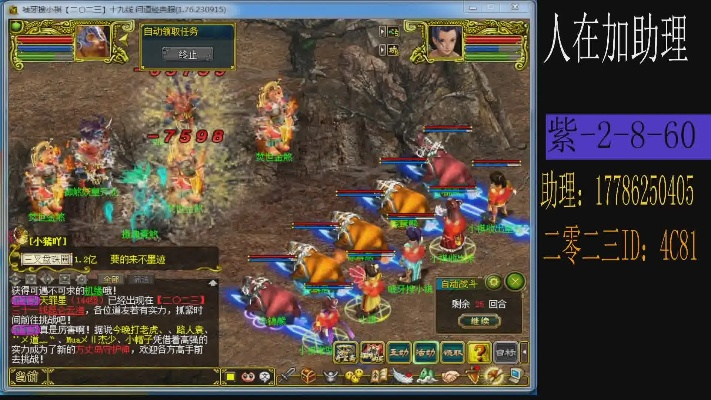
Task: Click the 终止 button to stop auto-quest
Action: coord(187,54)
